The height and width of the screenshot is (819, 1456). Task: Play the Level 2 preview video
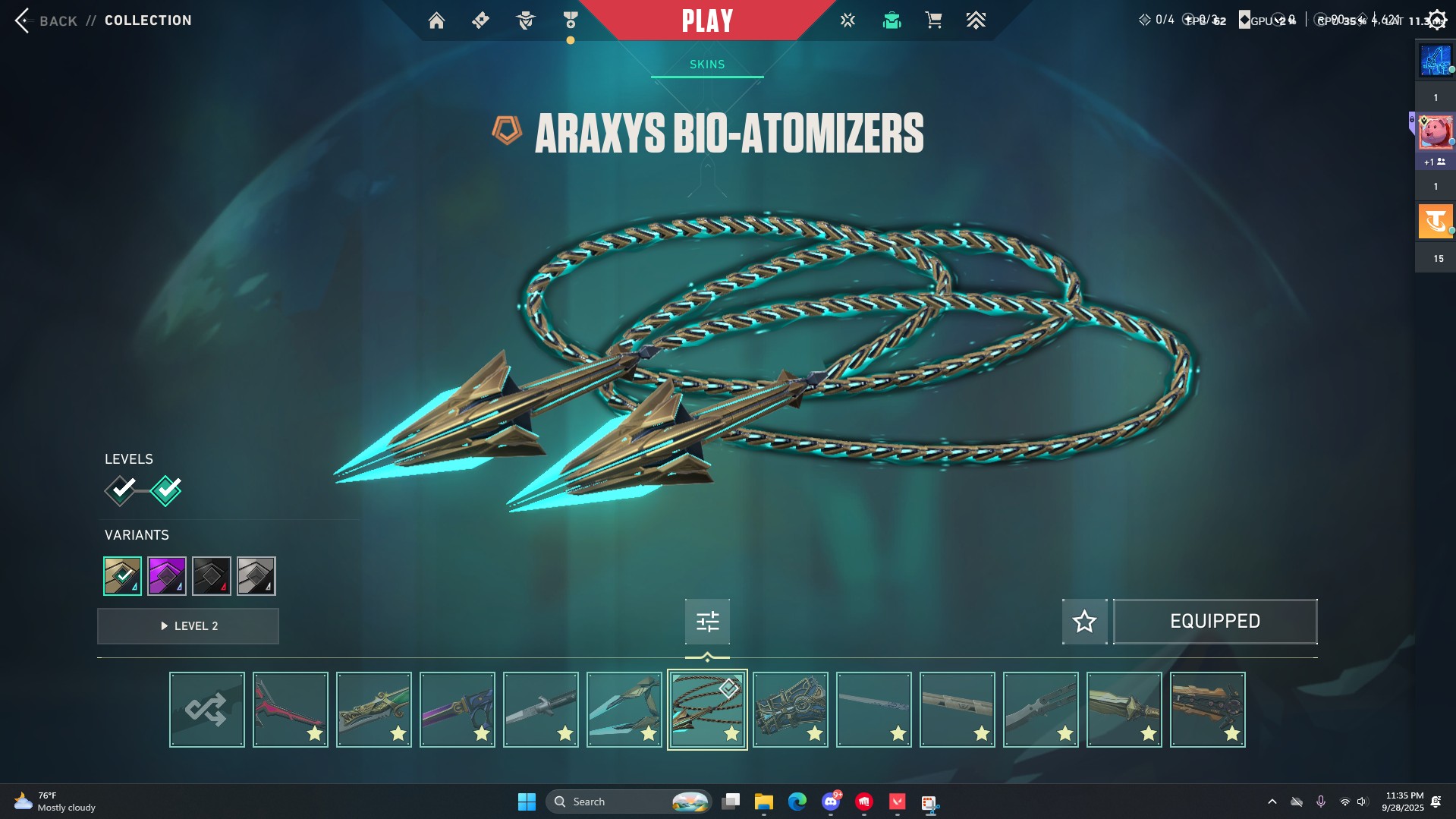coord(188,626)
